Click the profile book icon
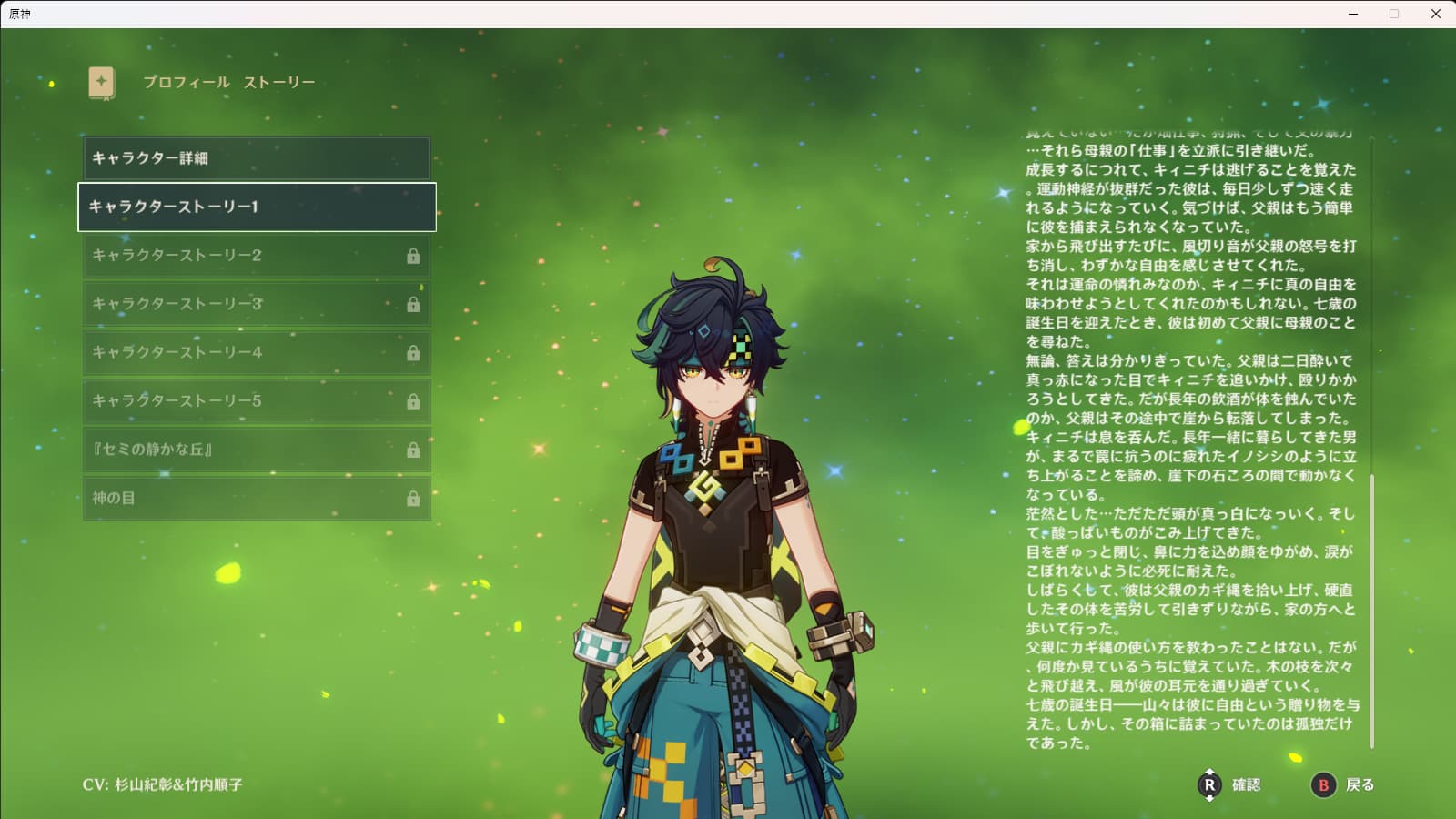1456x819 pixels. [101, 82]
